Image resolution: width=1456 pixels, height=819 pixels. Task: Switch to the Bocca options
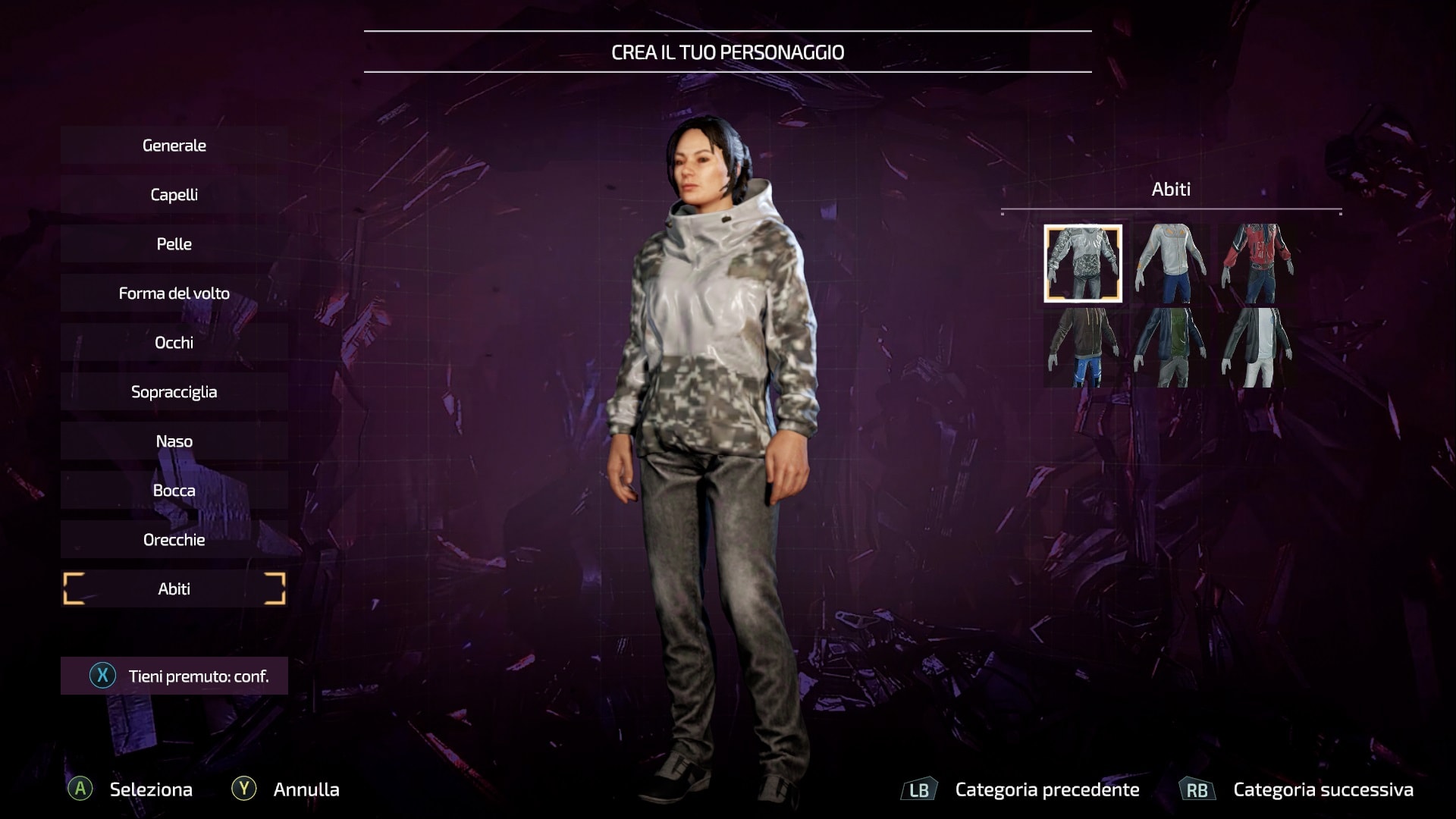coord(174,491)
